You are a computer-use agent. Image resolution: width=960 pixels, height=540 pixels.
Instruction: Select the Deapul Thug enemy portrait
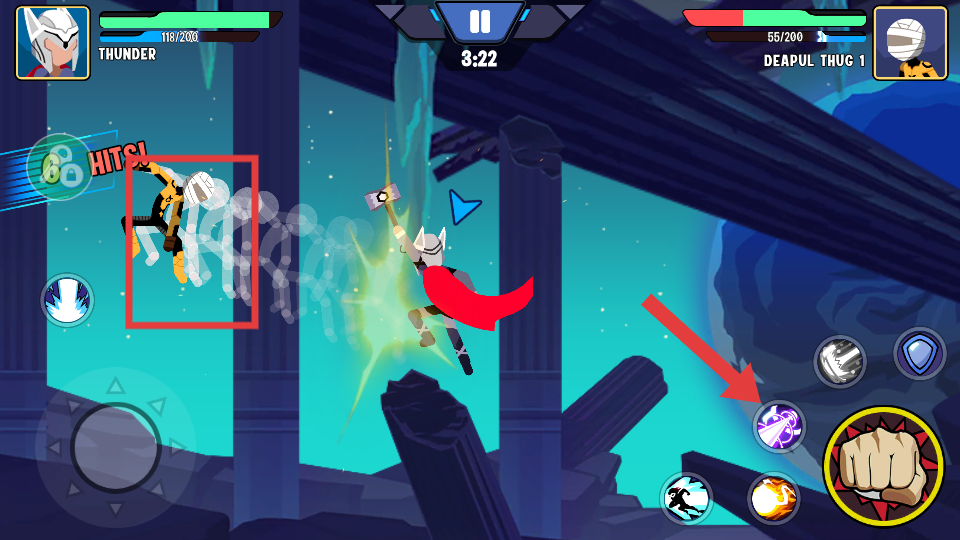pyautogui.click(x=910, y=43)
